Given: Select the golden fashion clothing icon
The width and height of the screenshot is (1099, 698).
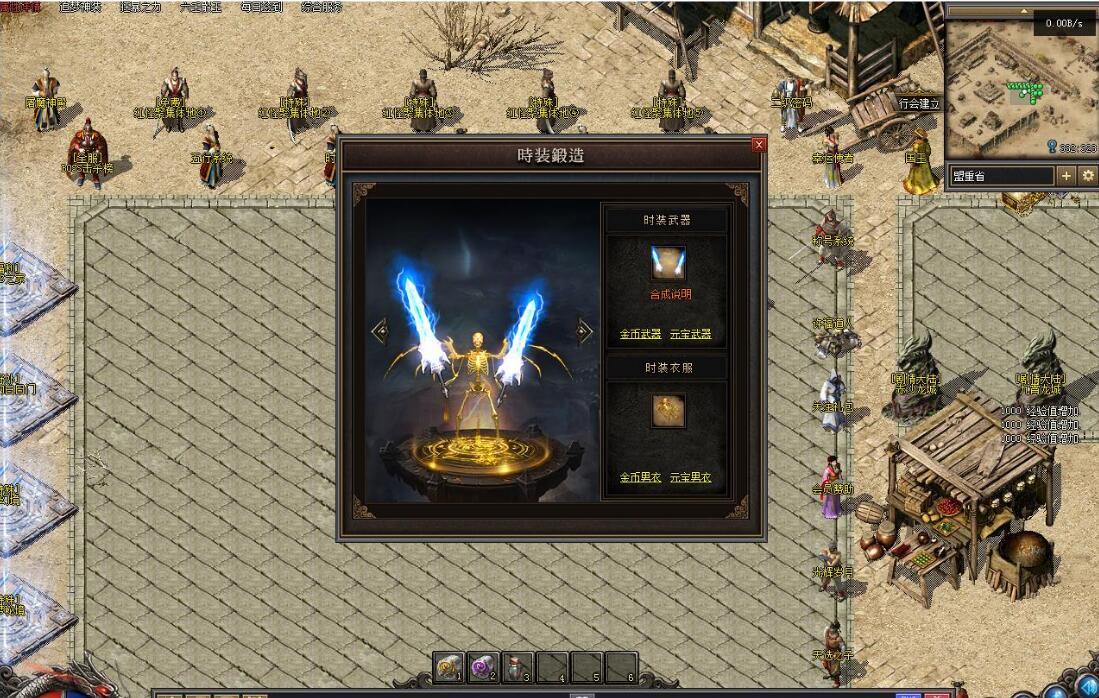Looking at the screenshot, I should [x=668, y=410].
